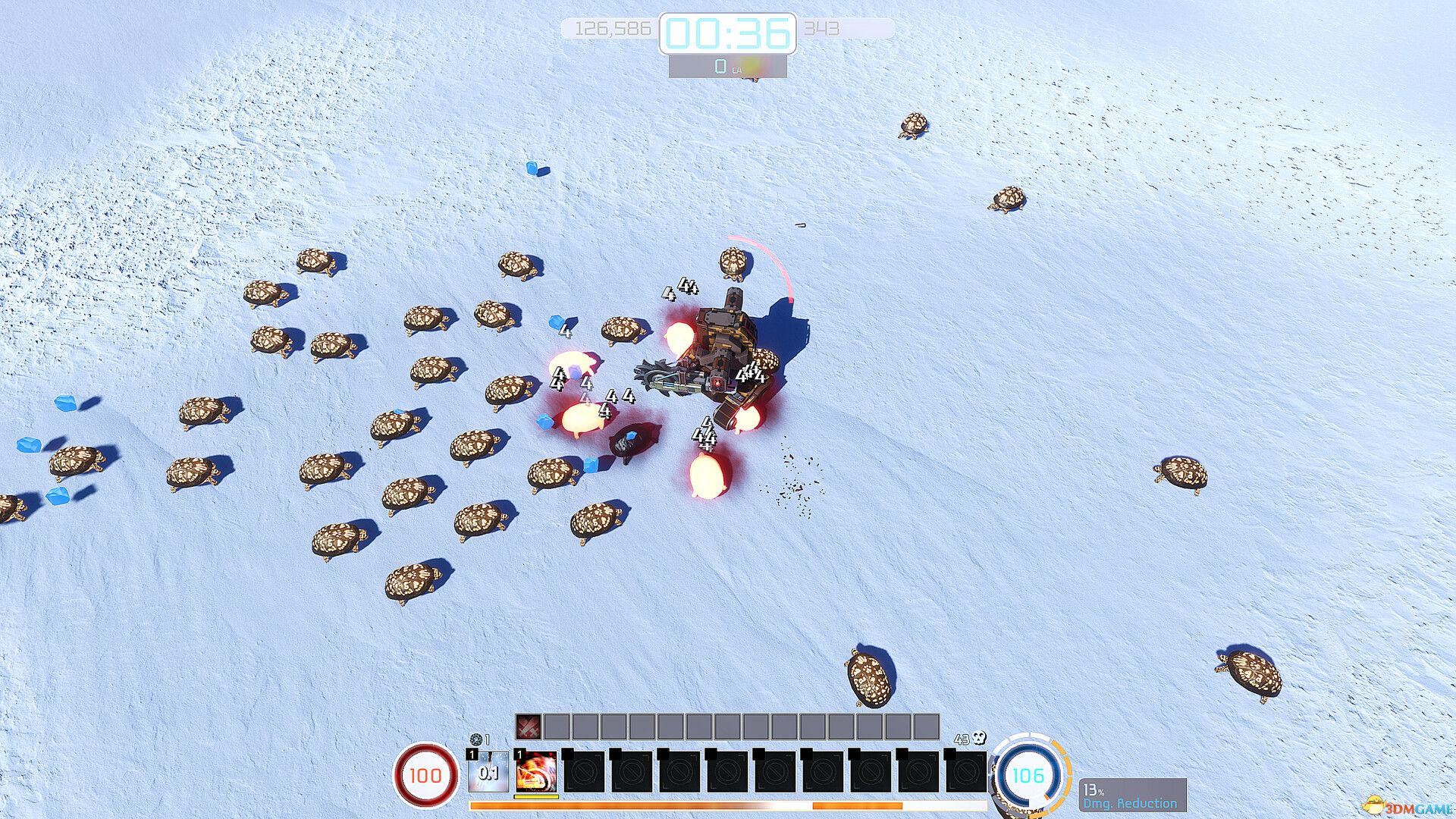1456x819 pixels.
Task: Click the mission timer showing 00:36
Action: click(728, 32)
